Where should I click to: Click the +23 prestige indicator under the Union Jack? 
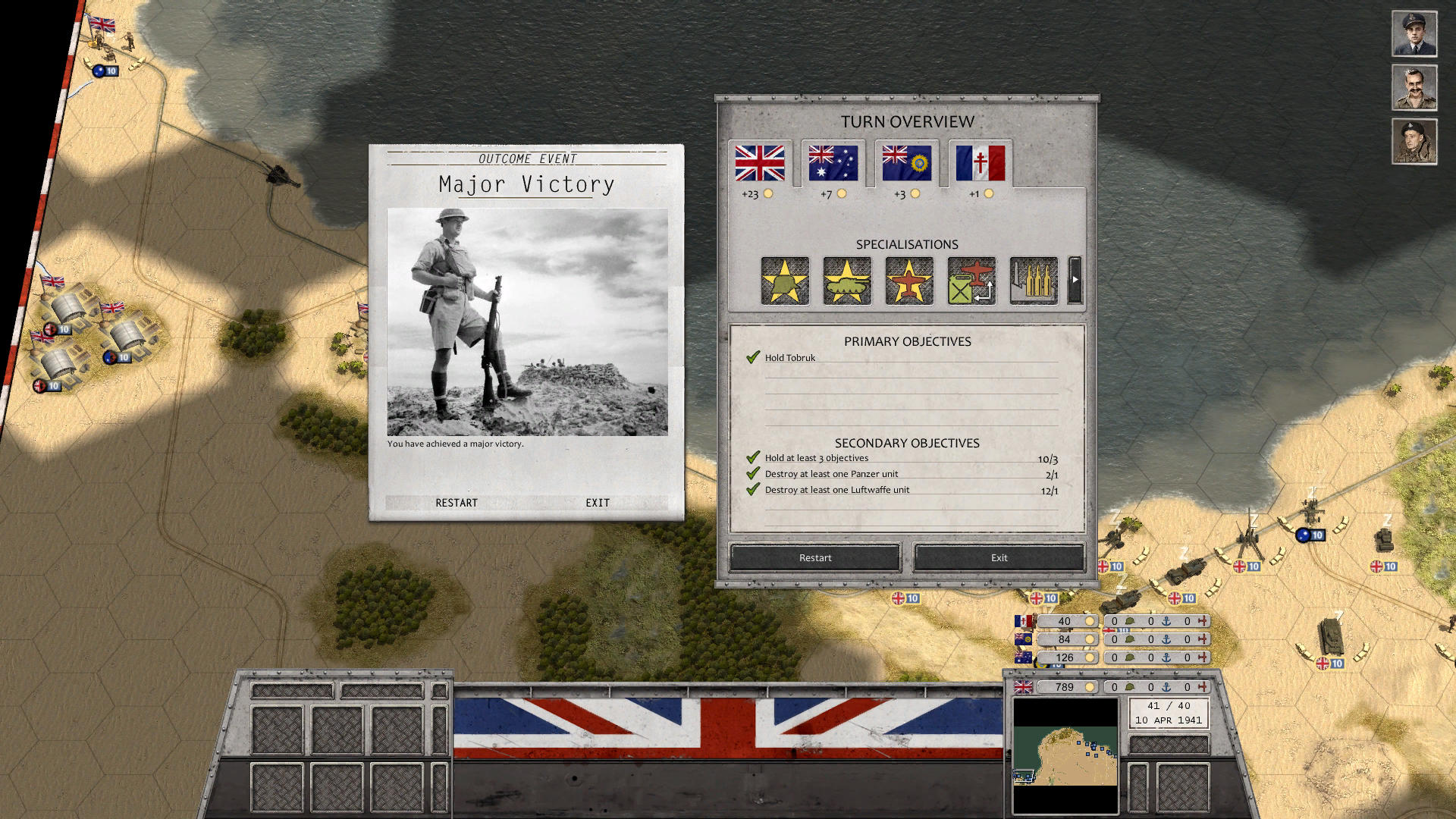[756, 193]
